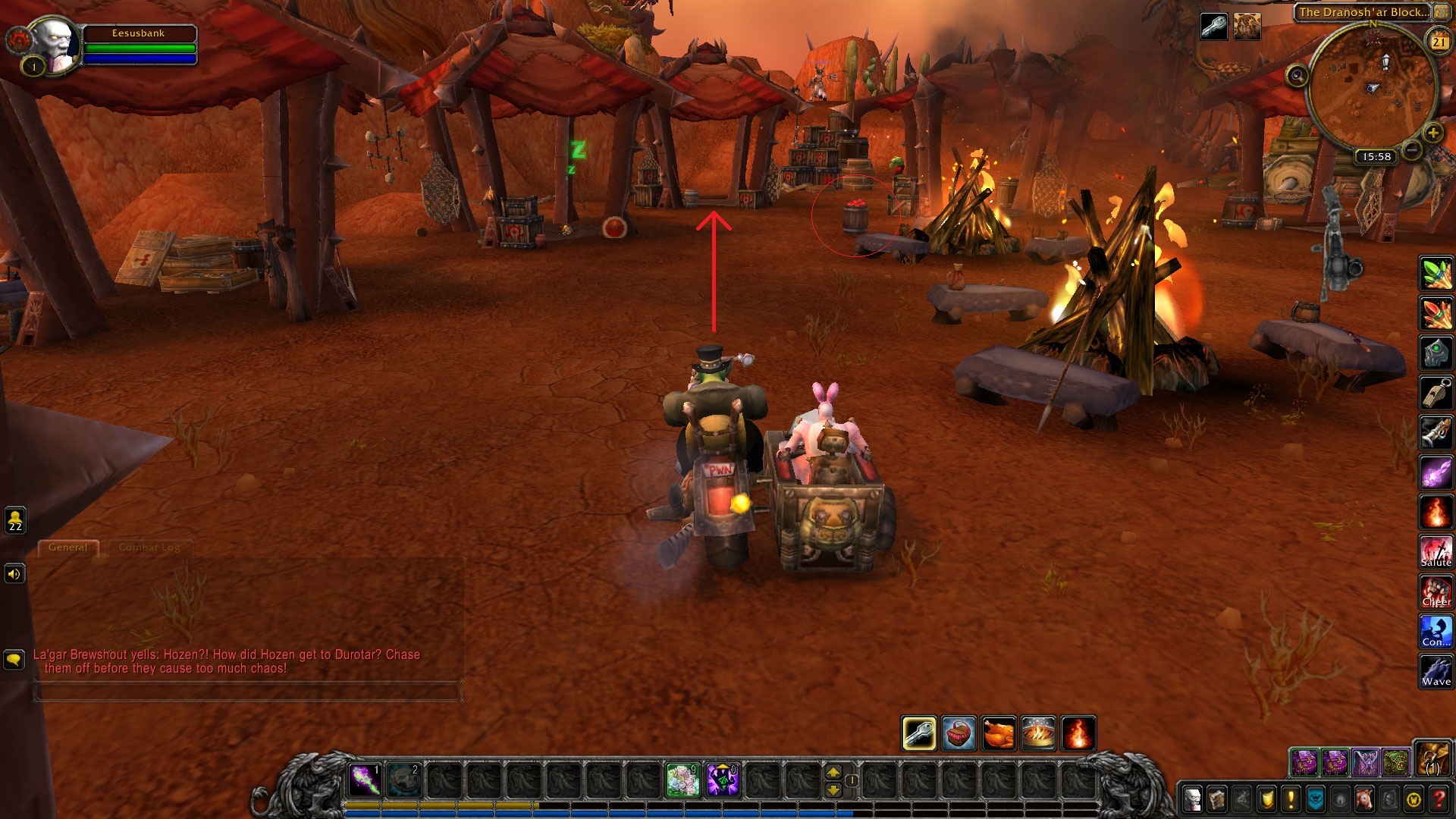Activate the Salute emote button

tap(1436, 552)
